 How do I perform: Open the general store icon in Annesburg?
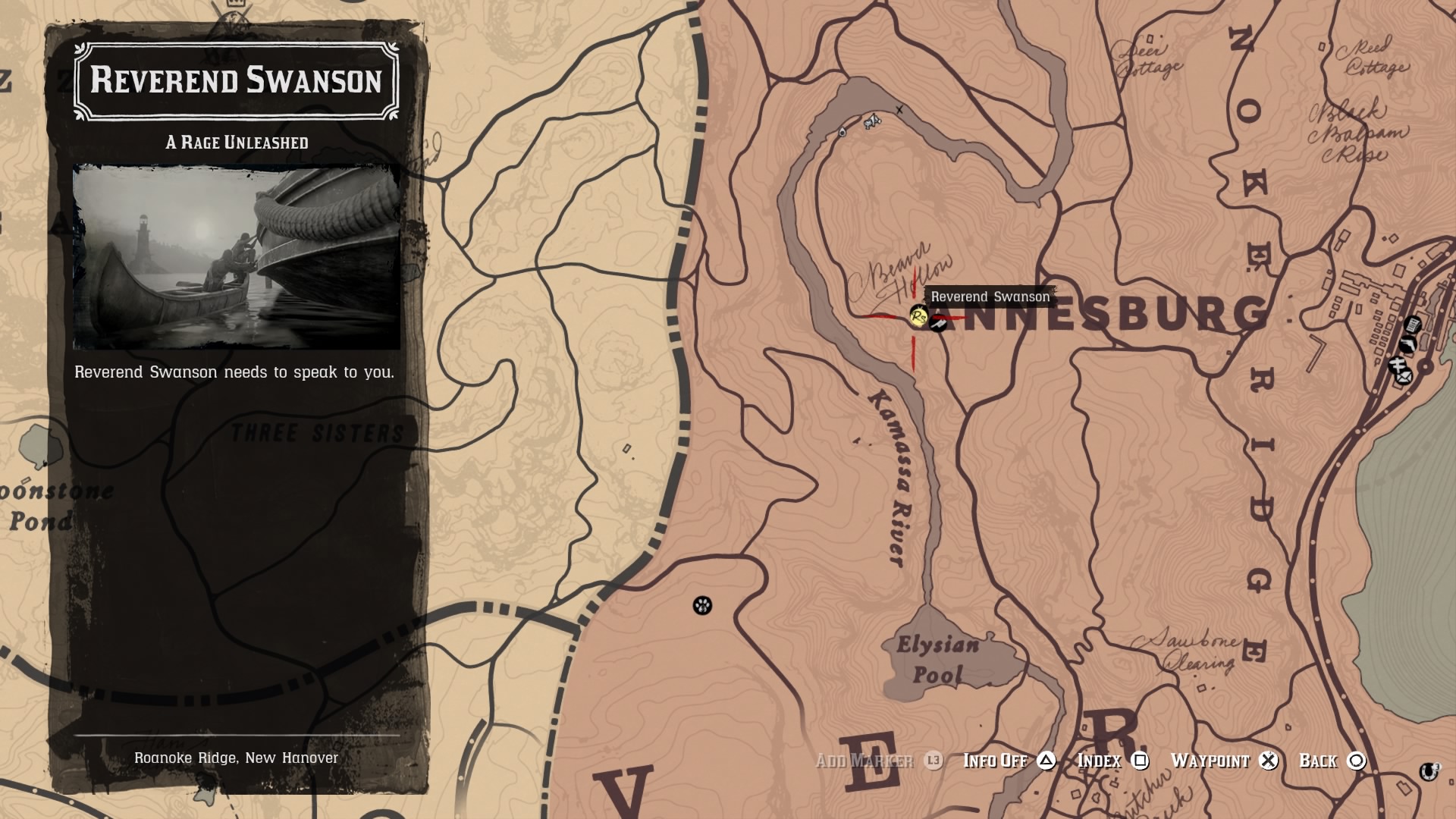(x=1412, y=324)
